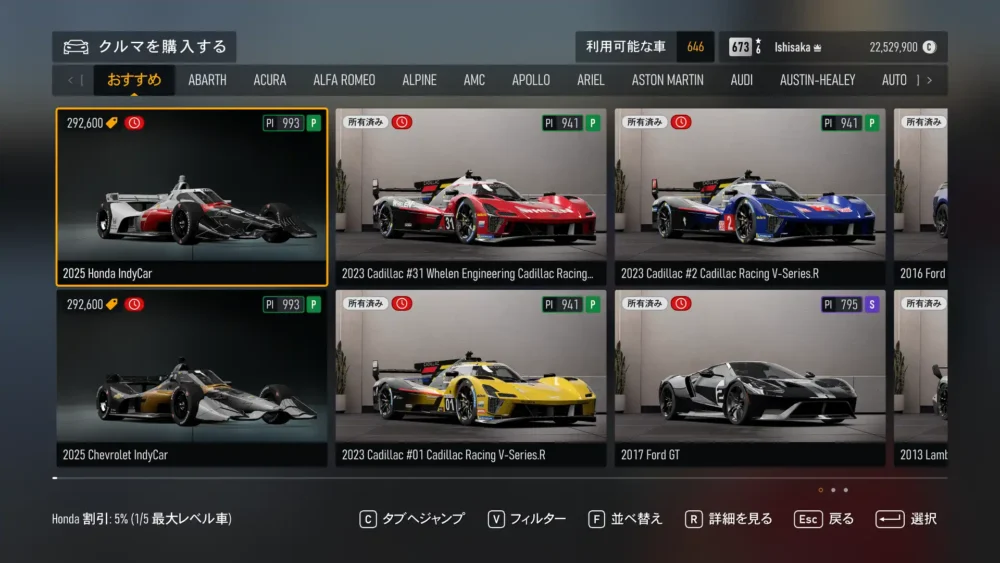Open the APOLLO tab
The image size is (1000, 563).
pos(531,80)
